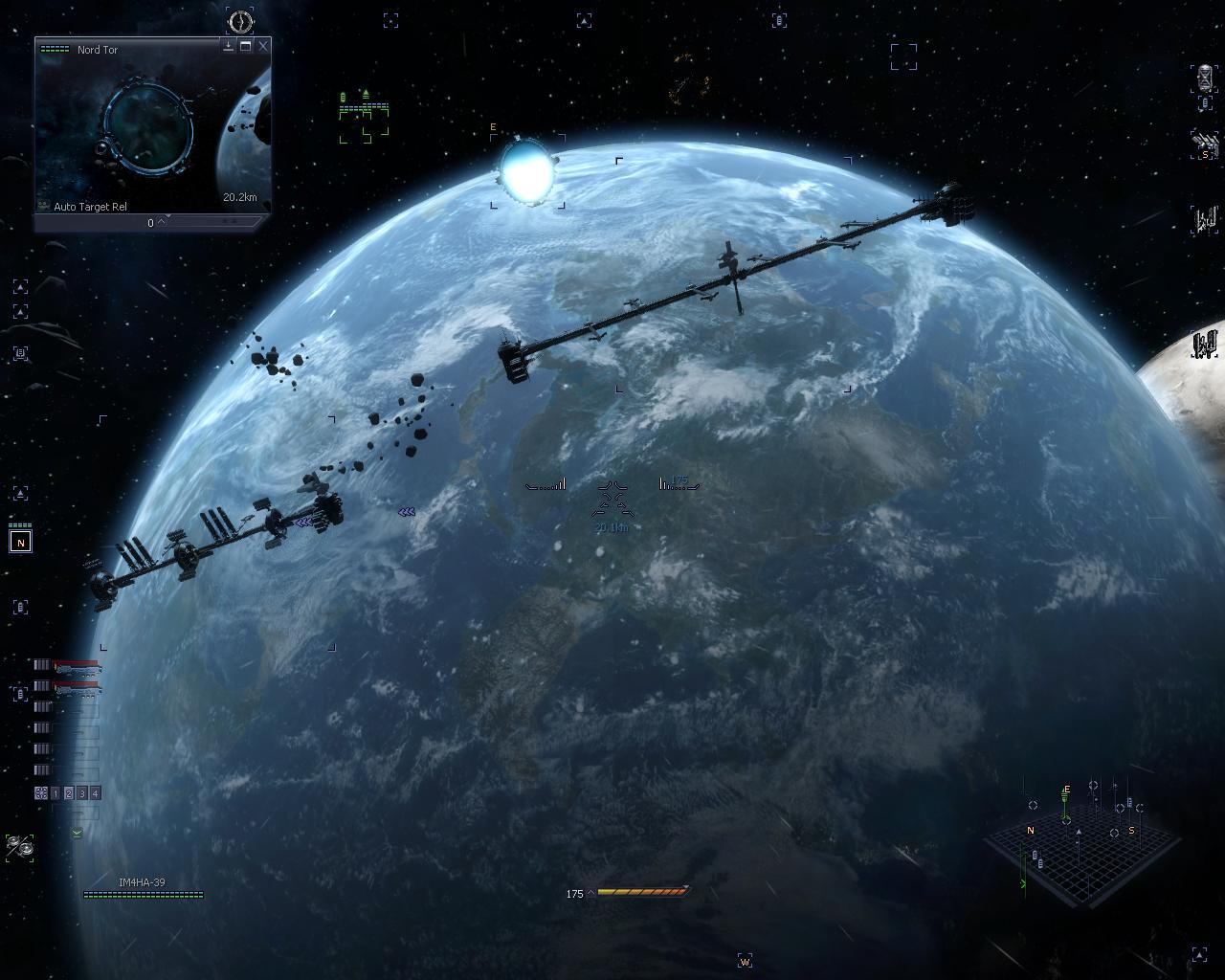Viewport: 1225px width, 980px height.
Task: Open the 3D gravidar sector map
Action: 1081,842
